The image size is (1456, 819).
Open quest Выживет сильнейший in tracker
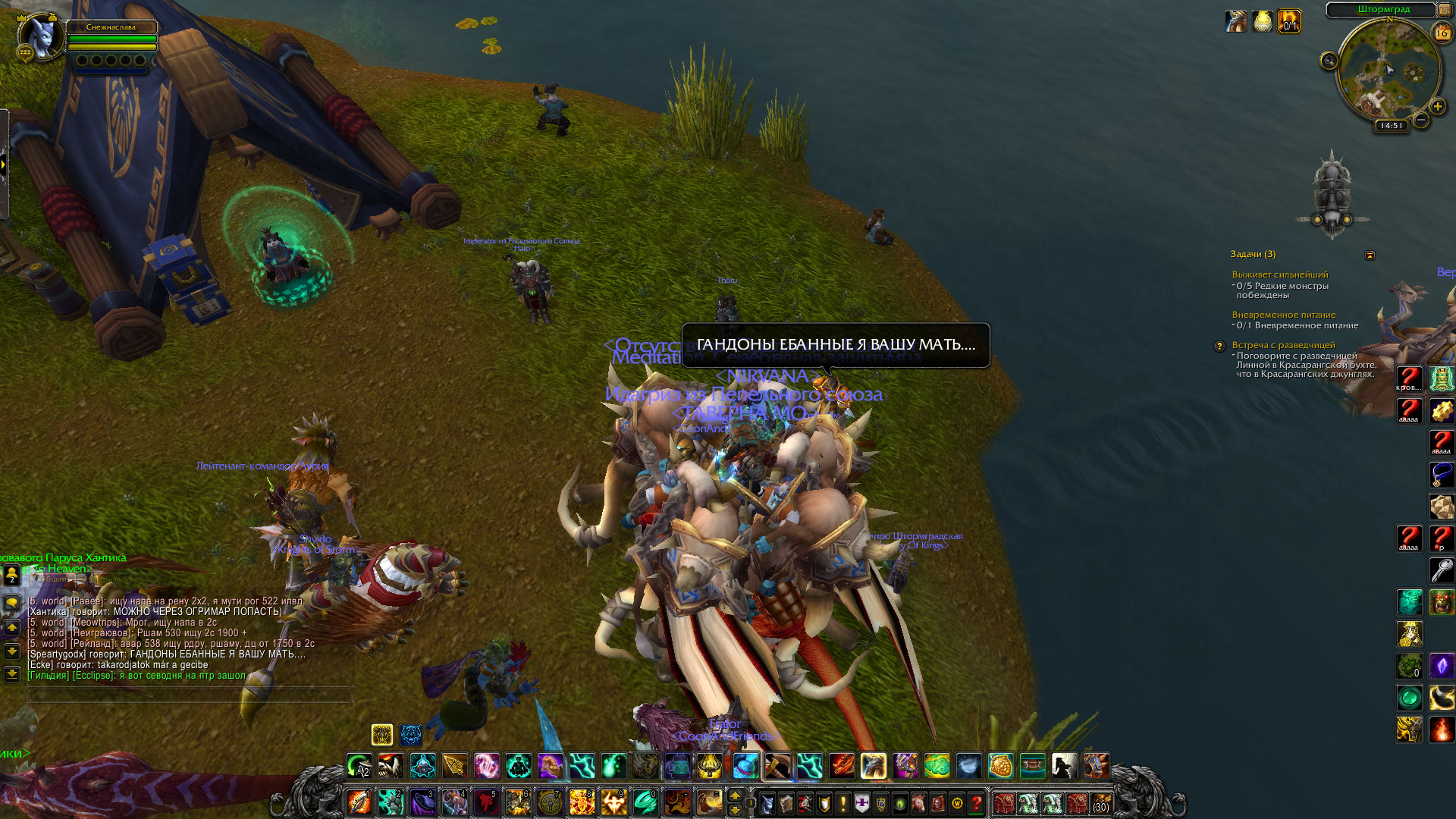point(1280,275)
